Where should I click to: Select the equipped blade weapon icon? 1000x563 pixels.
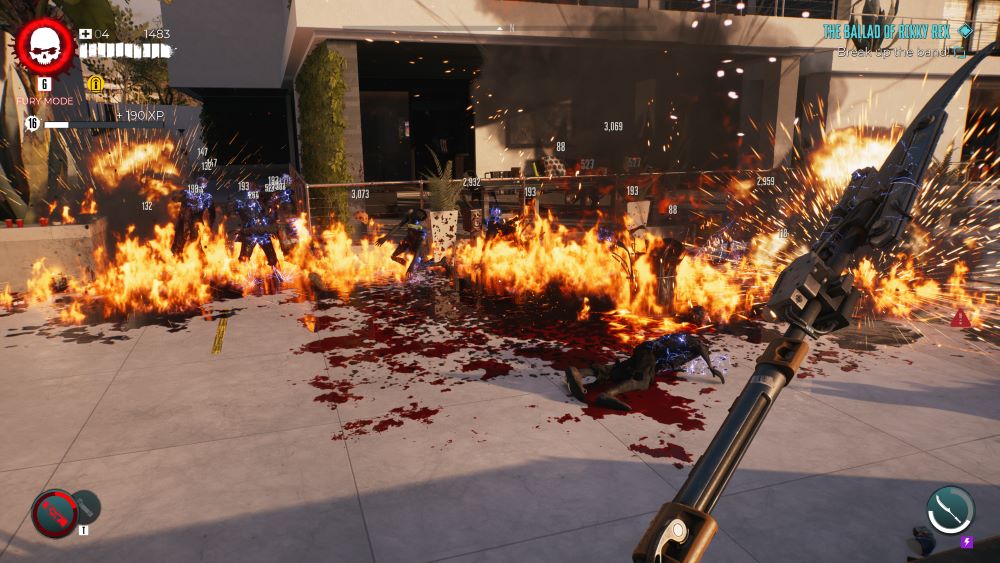pyautogui.click(x=949, y=509)
